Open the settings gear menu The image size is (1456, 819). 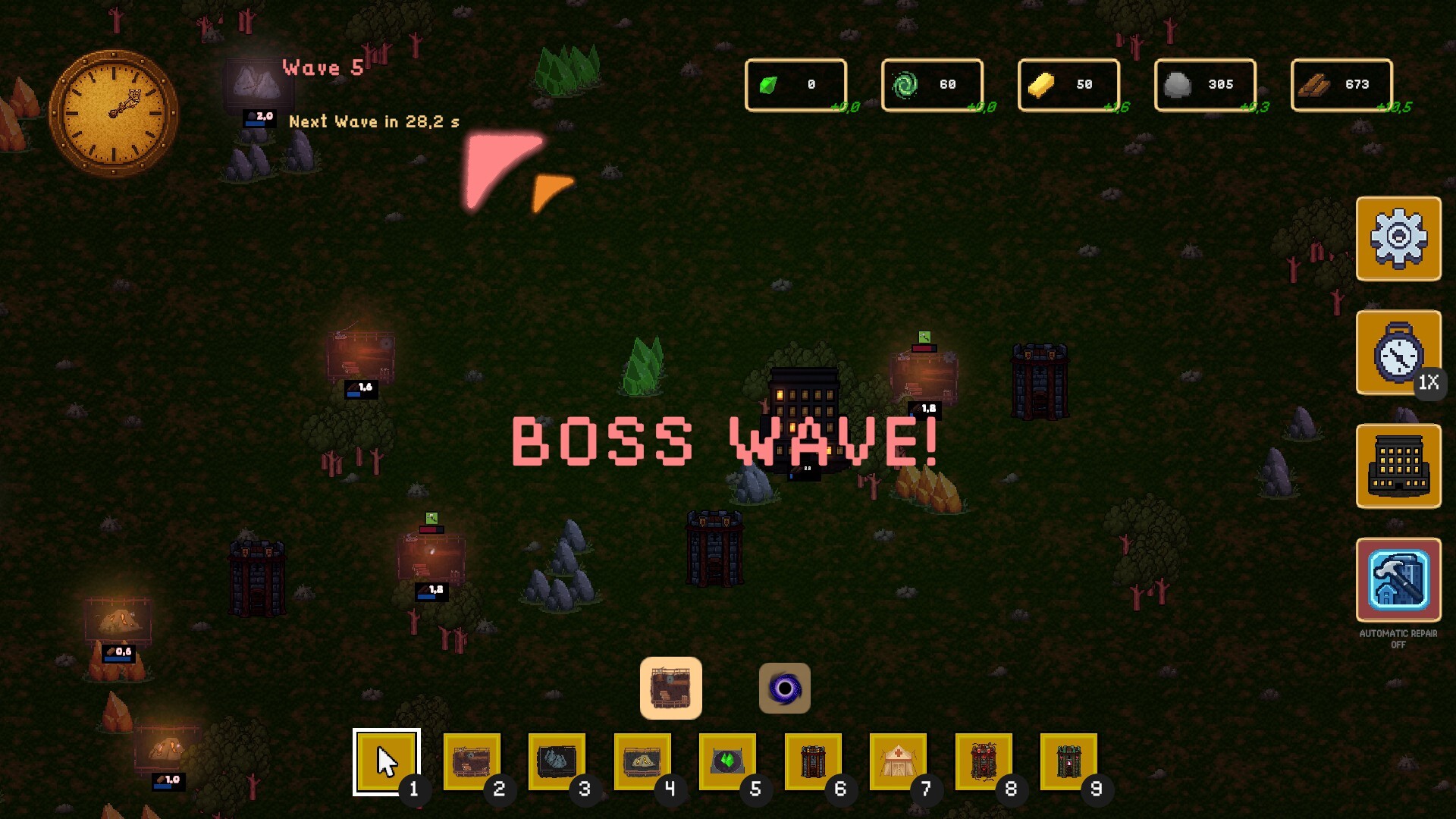tap(1398, 238)
